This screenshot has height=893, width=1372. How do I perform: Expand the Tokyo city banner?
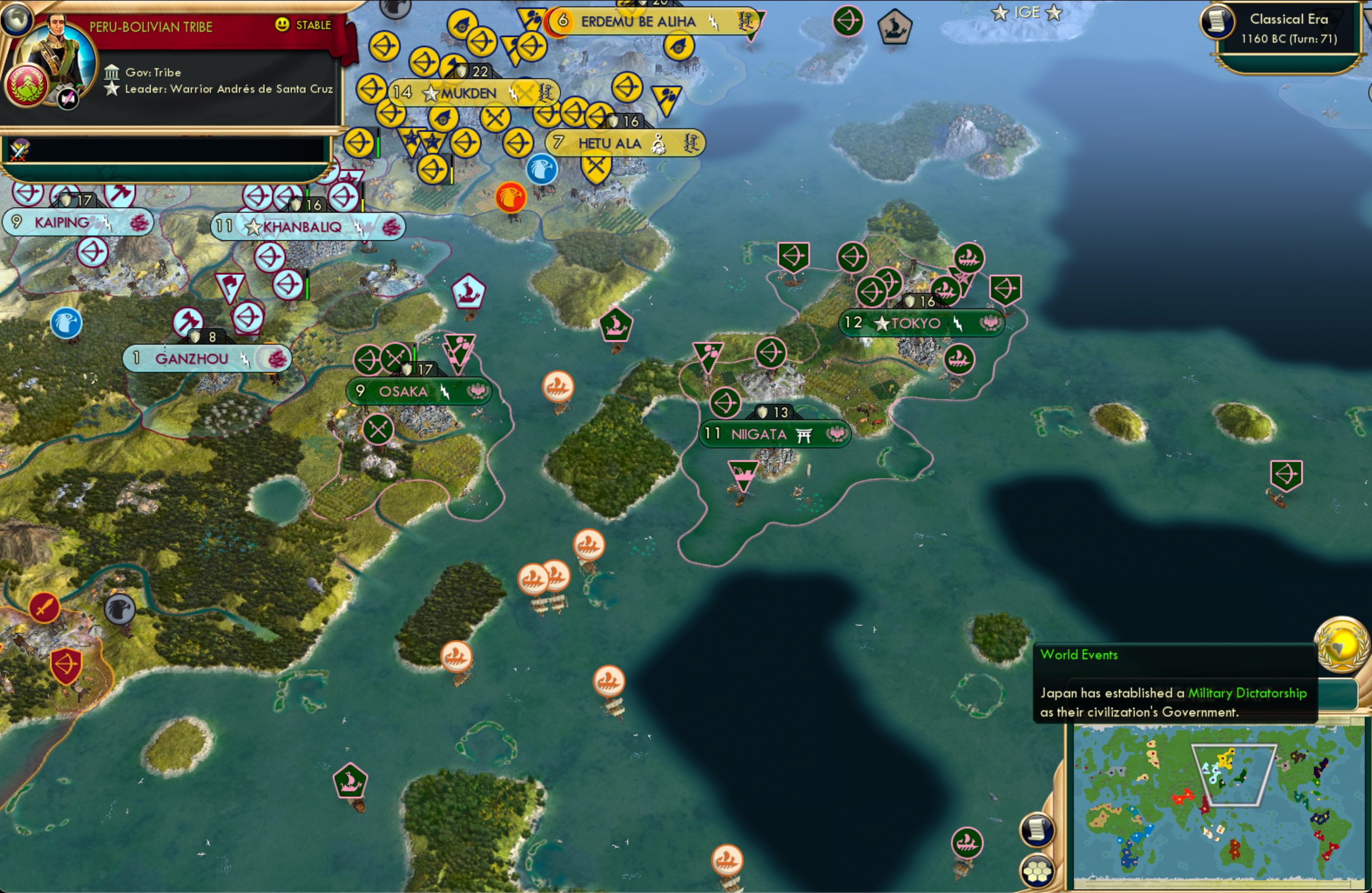click(x=921, y=323)
